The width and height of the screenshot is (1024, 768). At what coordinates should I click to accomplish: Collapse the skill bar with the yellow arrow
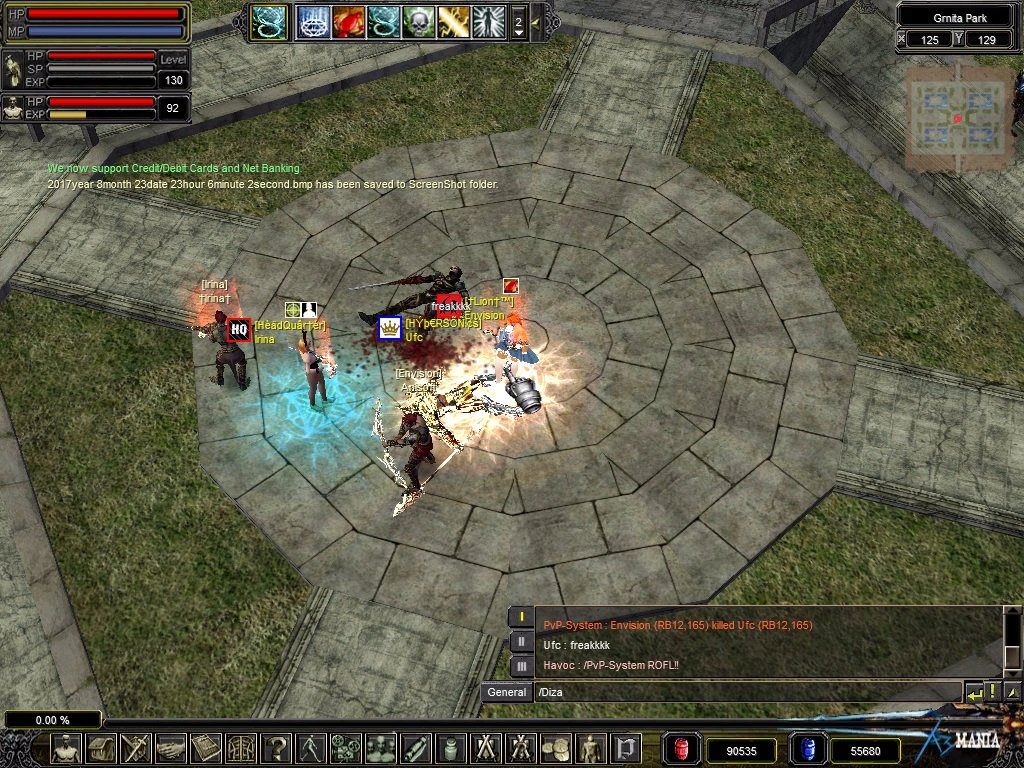[536, 22]
